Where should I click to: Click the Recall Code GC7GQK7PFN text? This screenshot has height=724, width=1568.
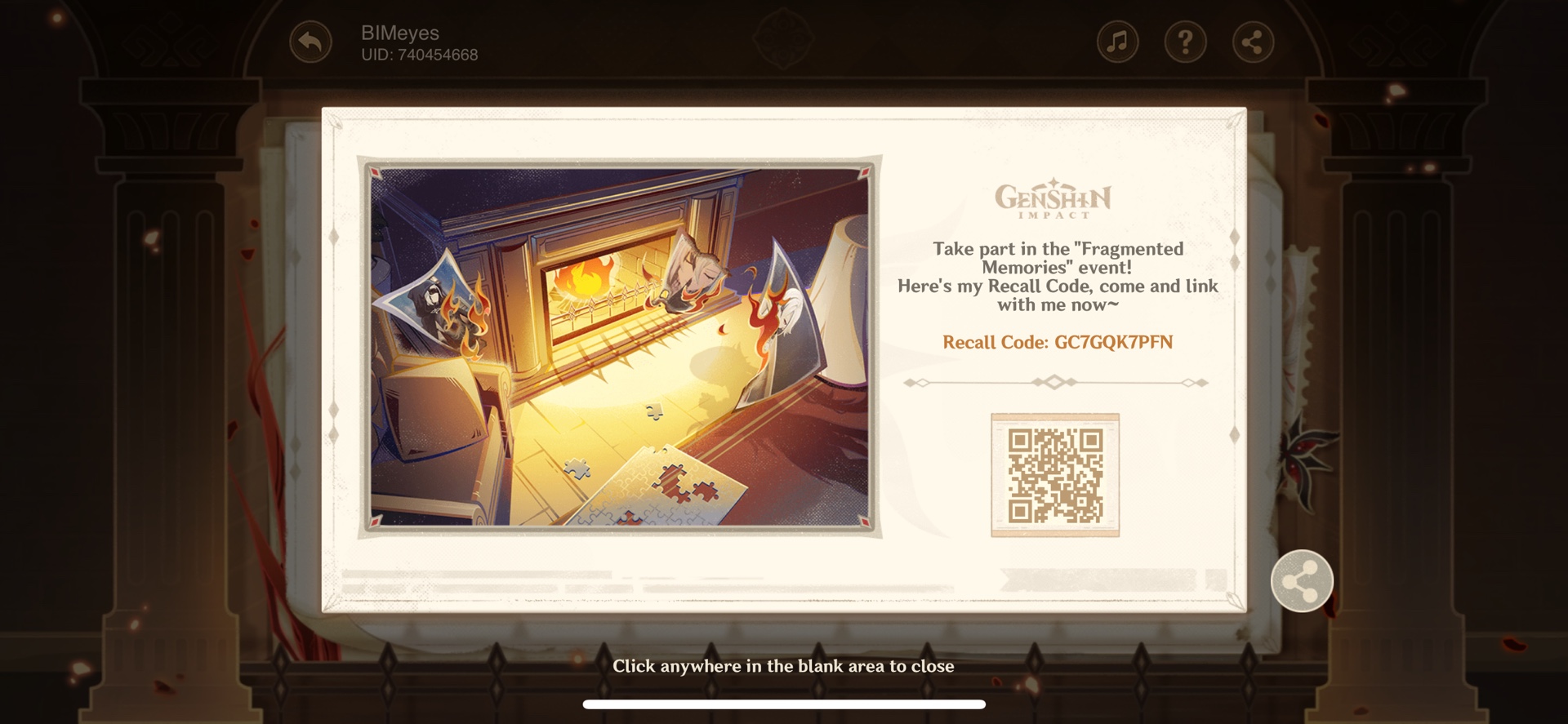click(x=1059, y=344)
